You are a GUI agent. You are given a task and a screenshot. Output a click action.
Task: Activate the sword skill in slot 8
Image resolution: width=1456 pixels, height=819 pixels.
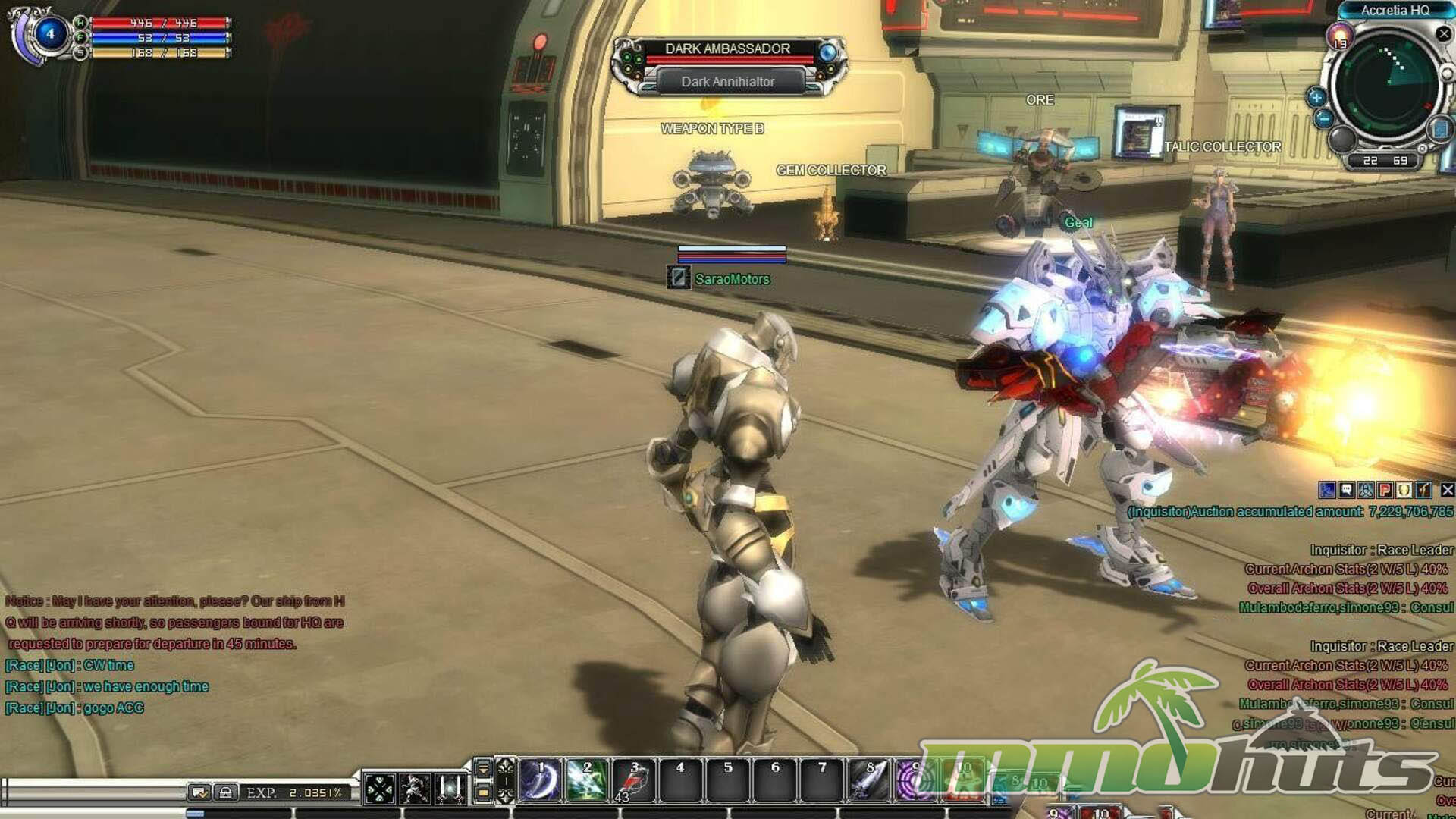pyautogui.click(x=869, y=780)
